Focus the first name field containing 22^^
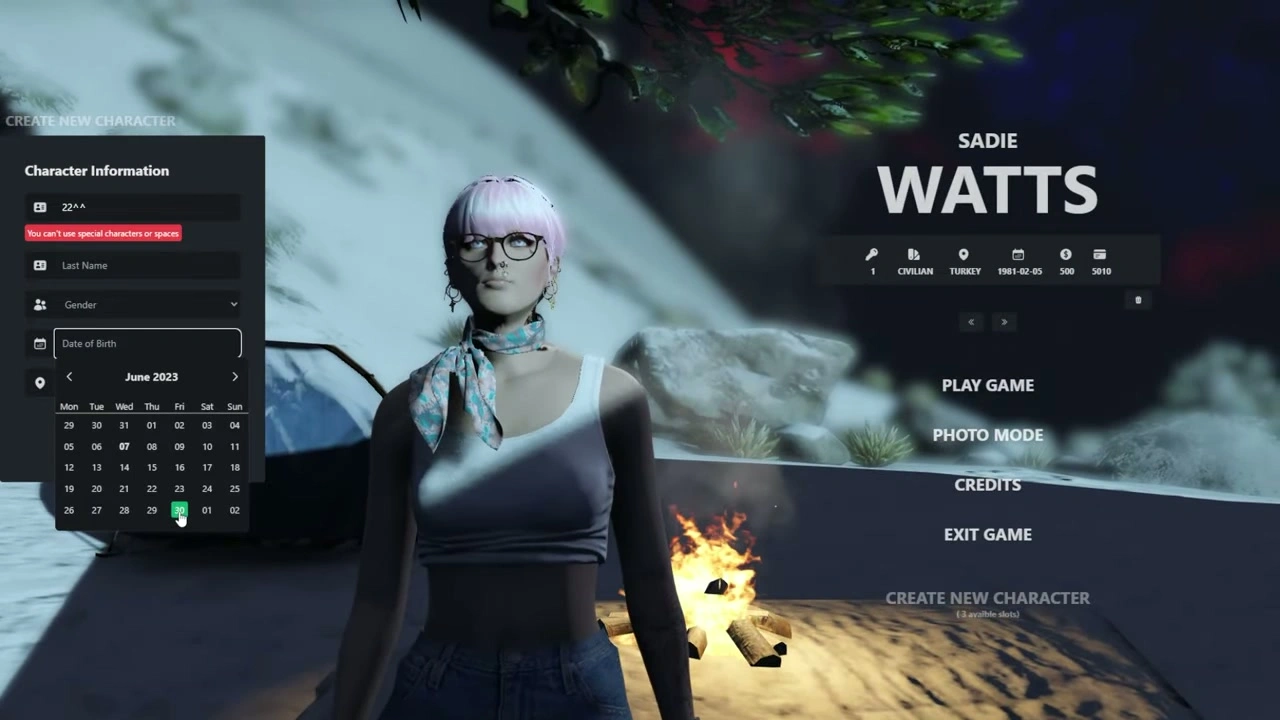Viewport: 1280px width, 720px height. tap(147, 207)
